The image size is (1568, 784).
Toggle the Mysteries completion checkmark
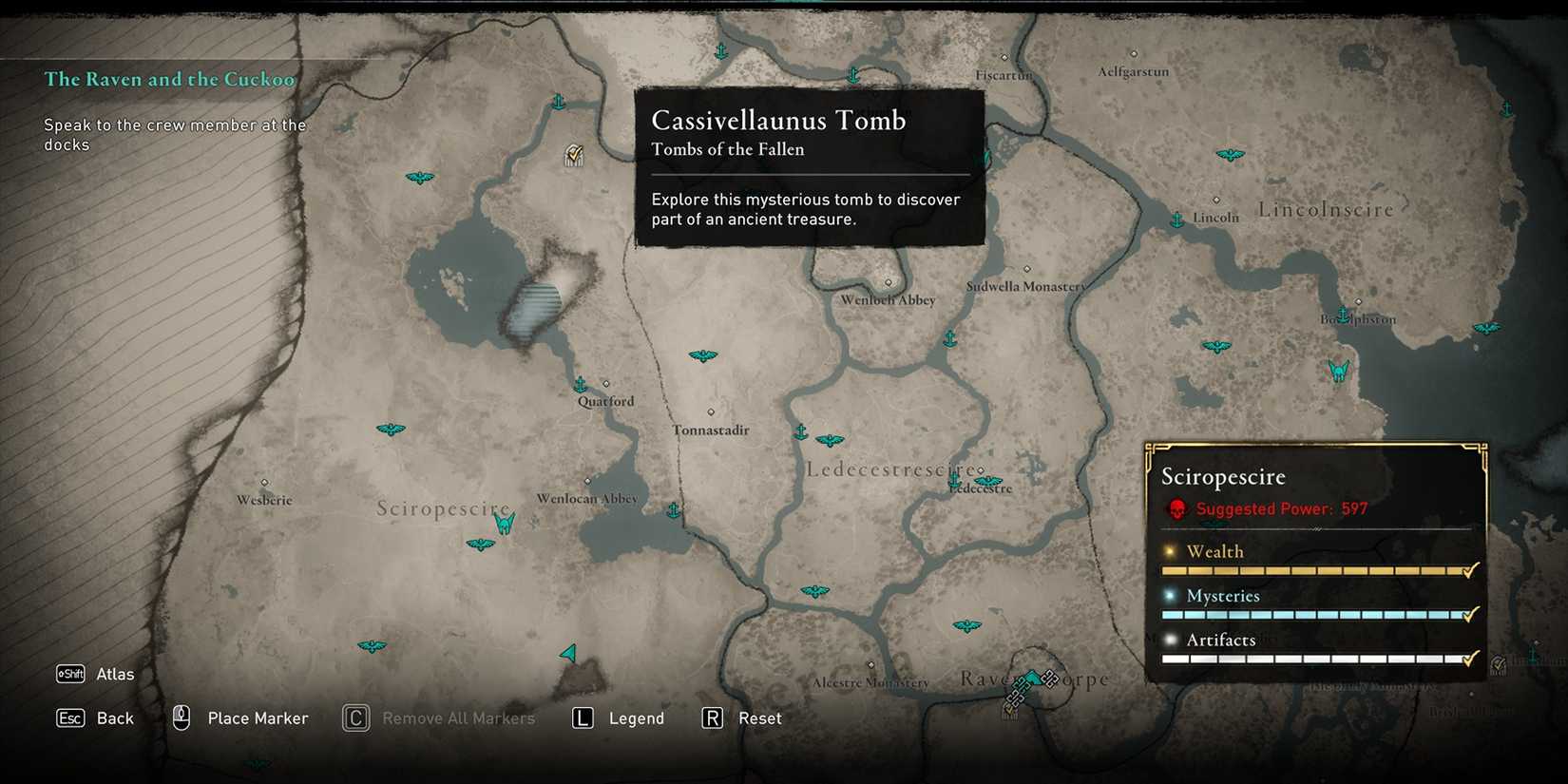pos(1470,614)
